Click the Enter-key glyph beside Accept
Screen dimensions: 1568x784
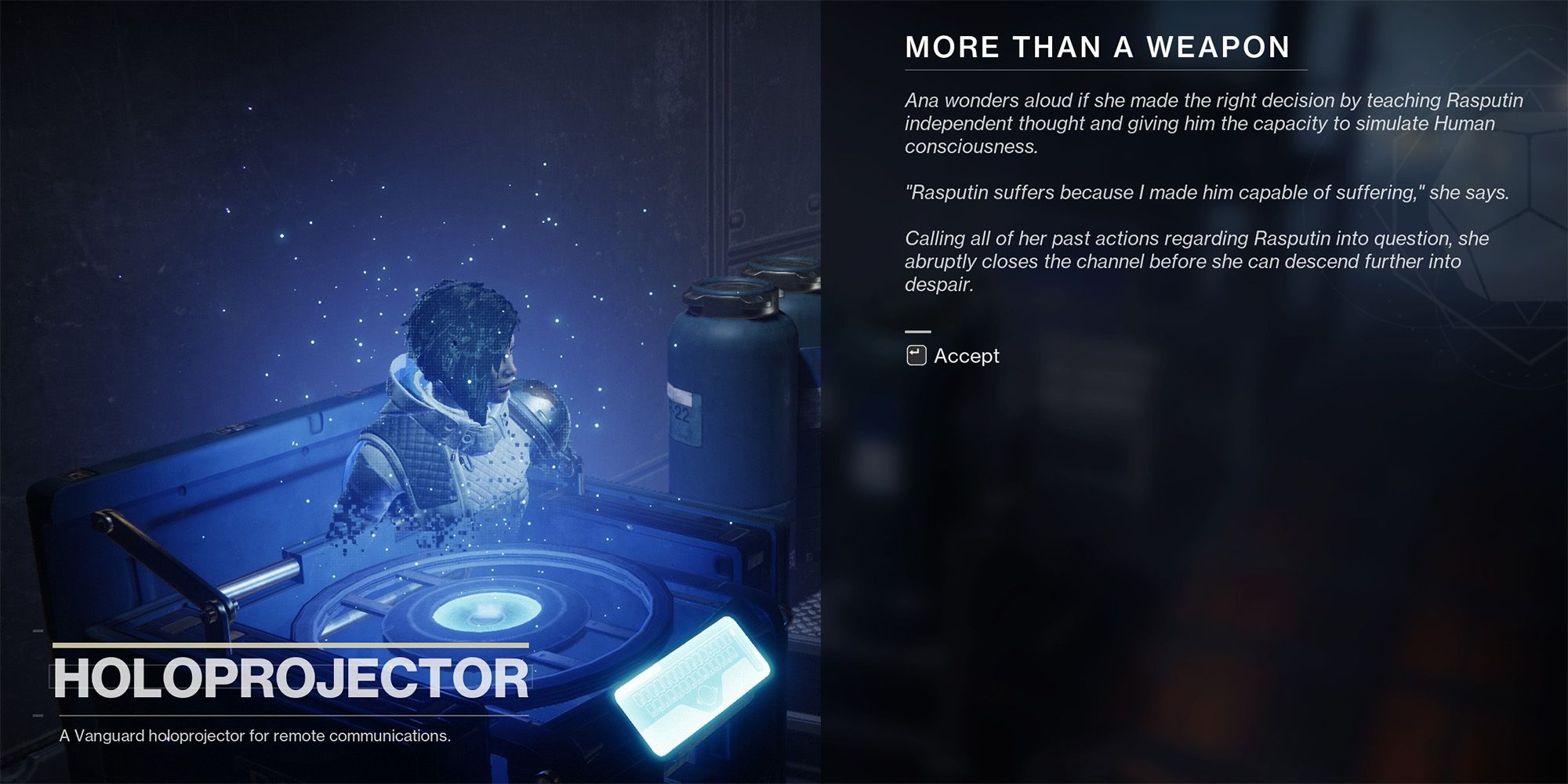(x=916, y=355)
